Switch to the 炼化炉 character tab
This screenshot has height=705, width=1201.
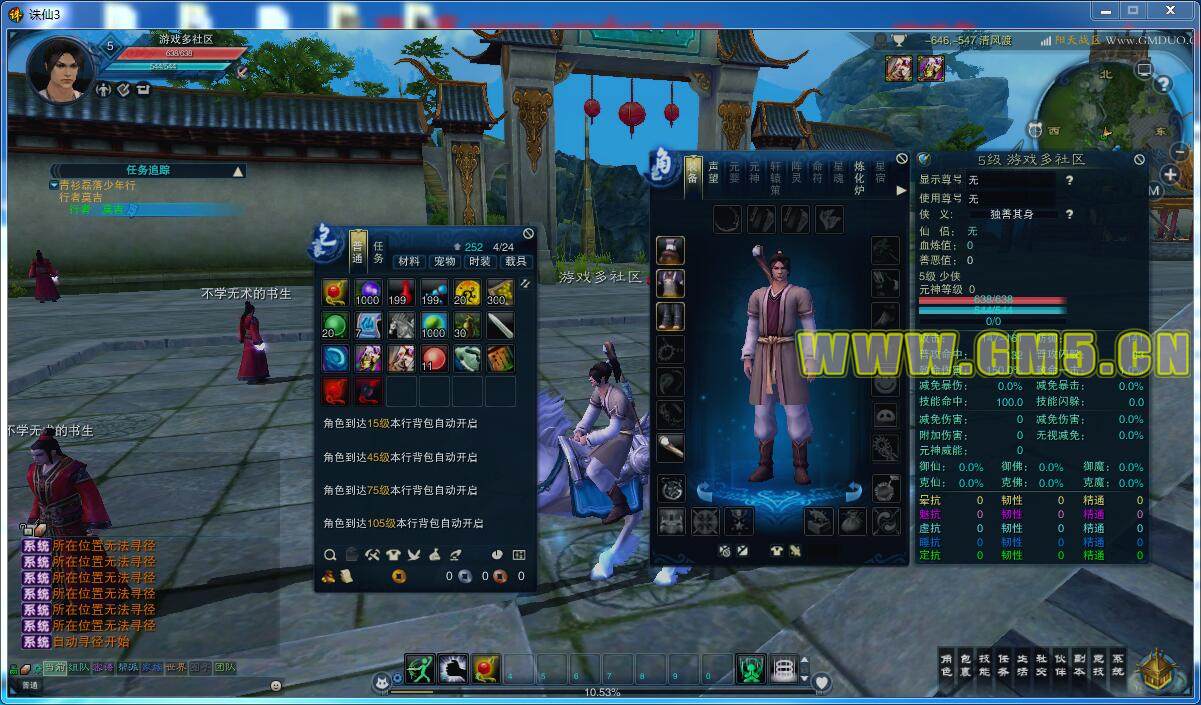pos(859,177)
